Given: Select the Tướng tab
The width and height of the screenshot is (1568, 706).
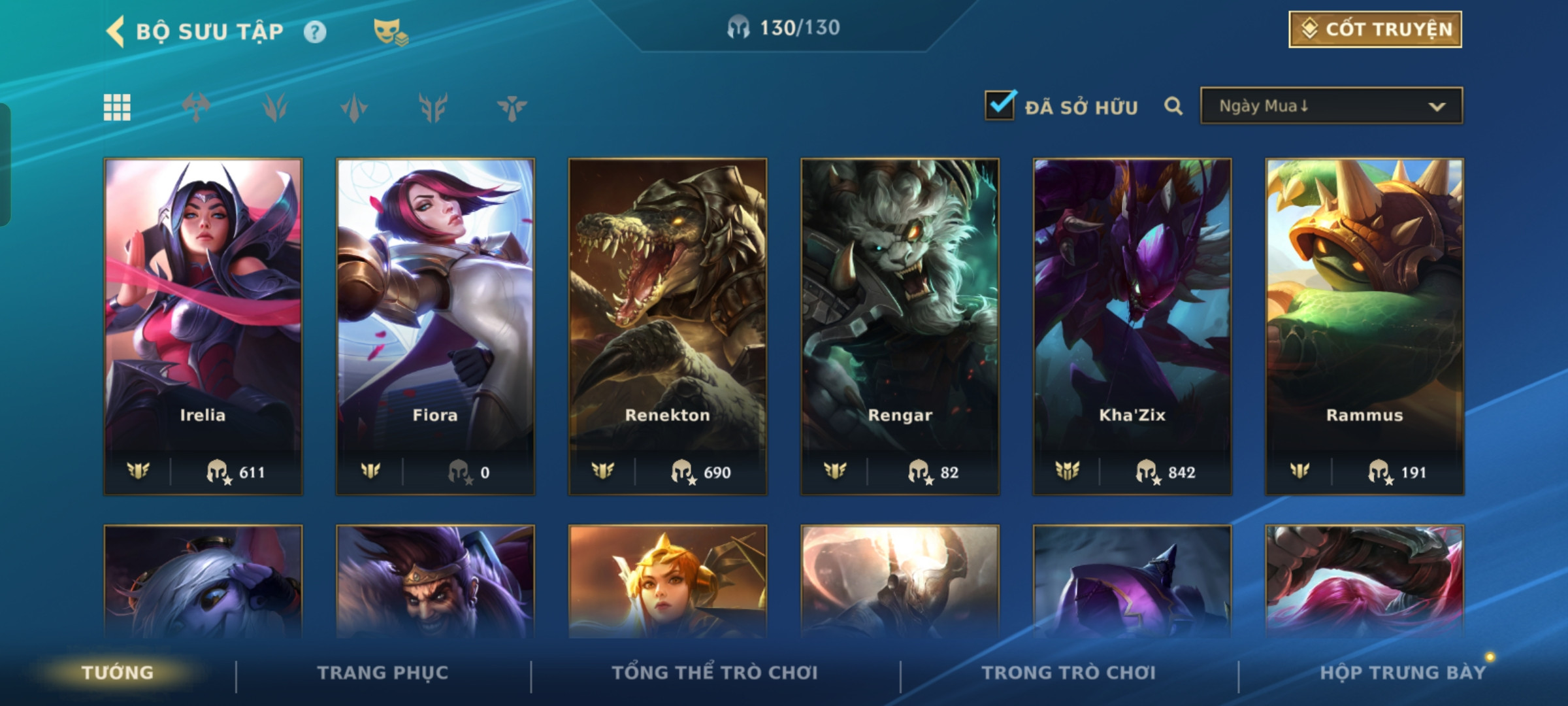Looking at the screenshot, I should [x=118, y=673].
